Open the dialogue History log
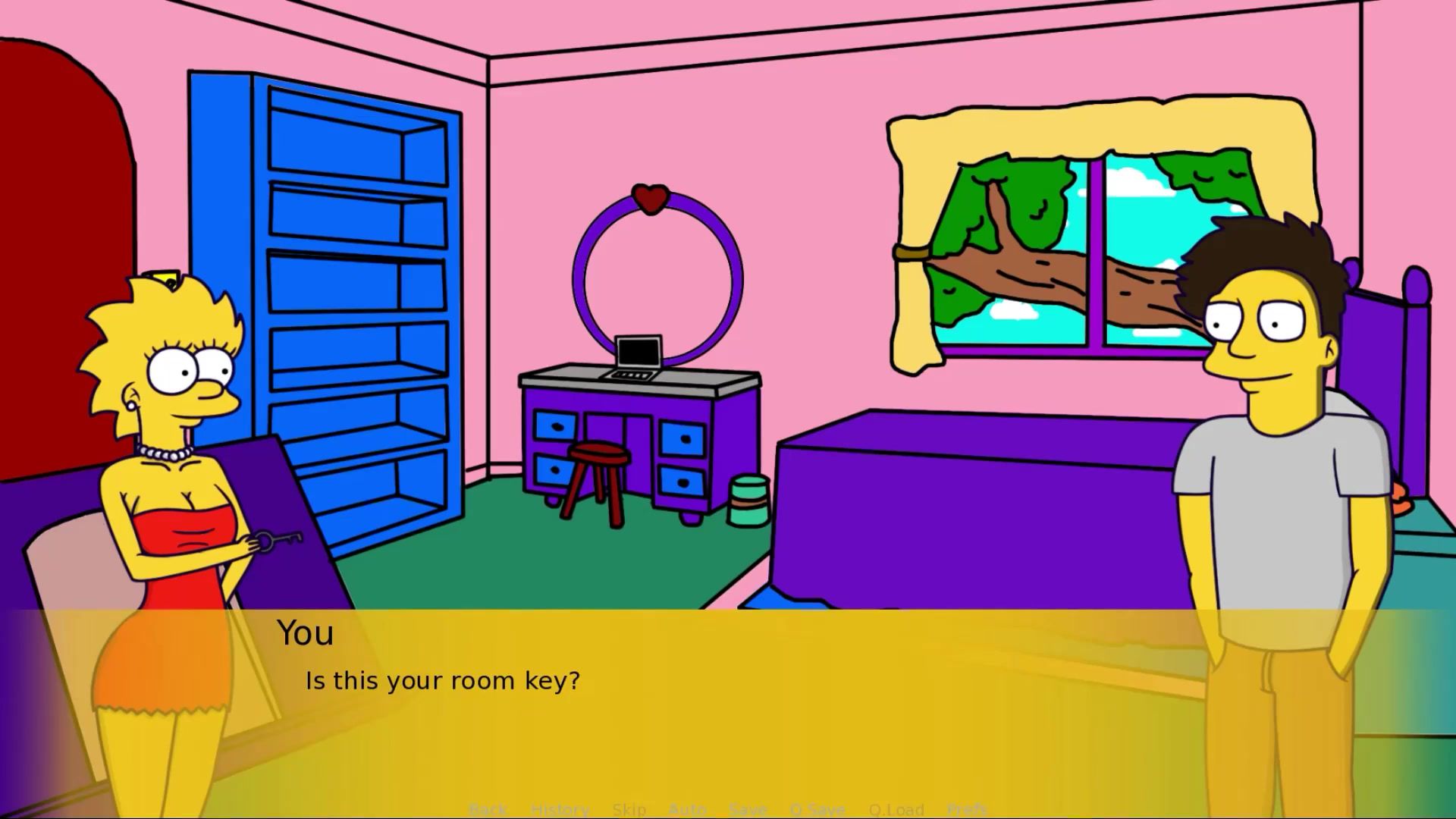 coord(560,809)
